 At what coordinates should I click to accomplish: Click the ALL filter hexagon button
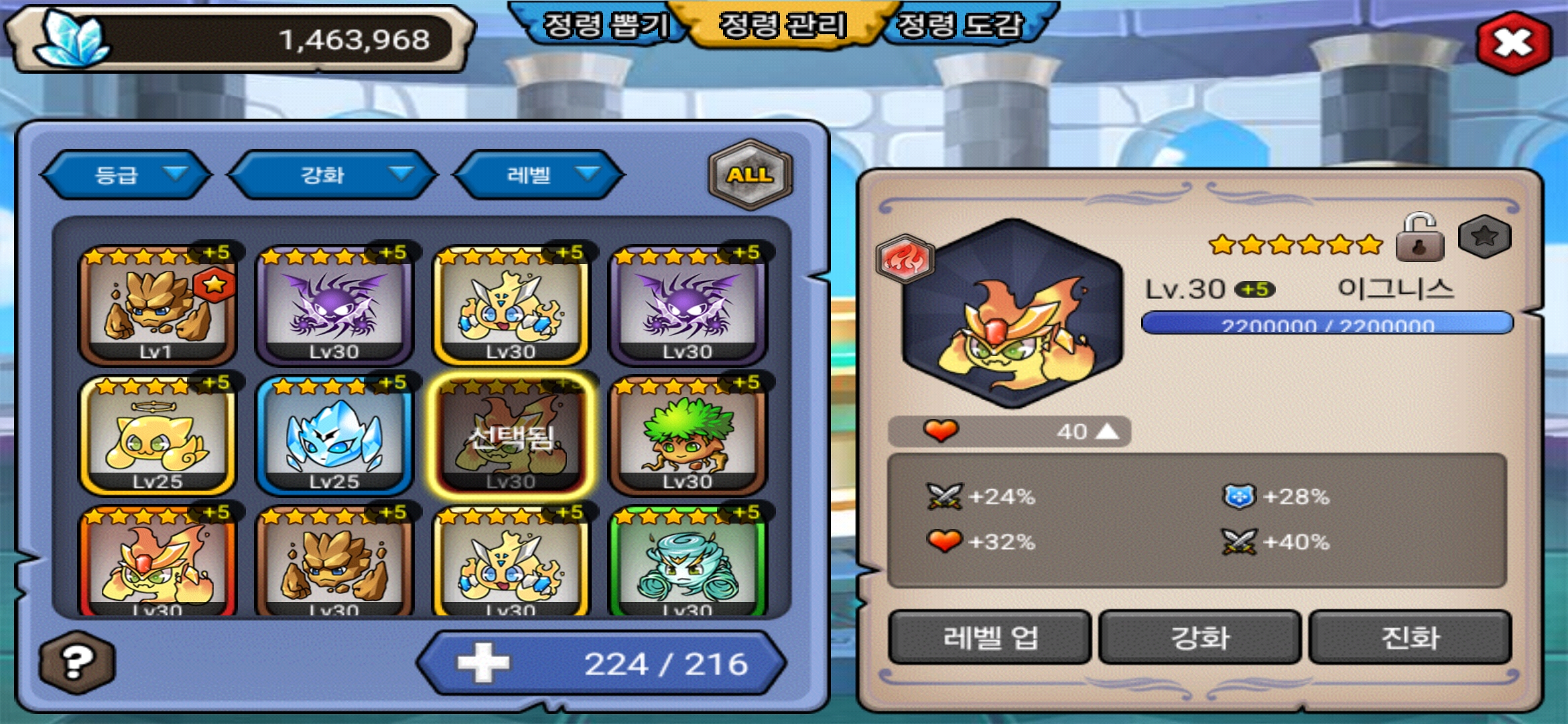[x=750, y=174]
